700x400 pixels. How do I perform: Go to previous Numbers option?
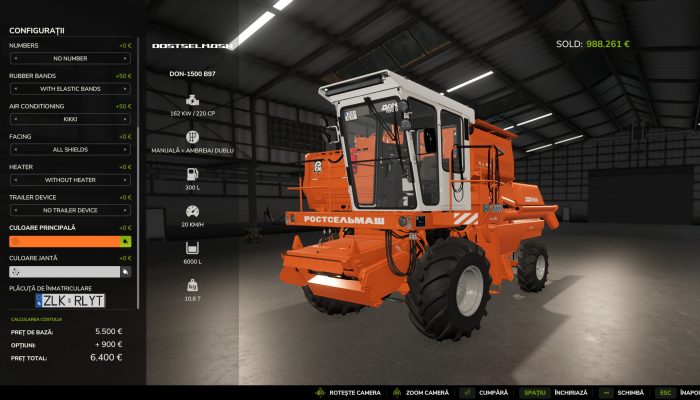tap(13, 59)
